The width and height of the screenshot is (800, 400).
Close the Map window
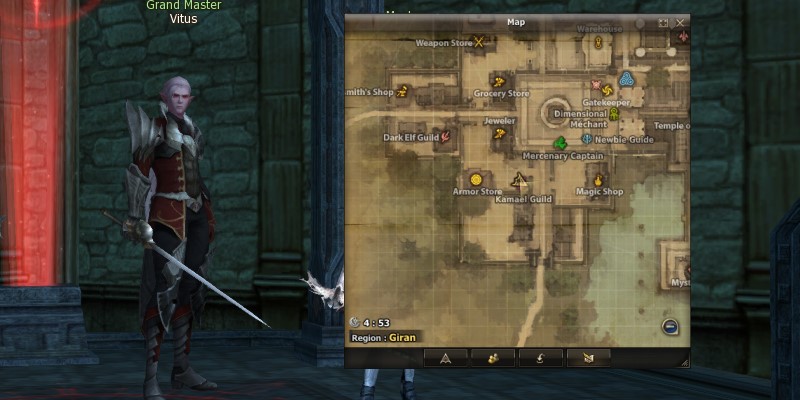pos(681,22)
